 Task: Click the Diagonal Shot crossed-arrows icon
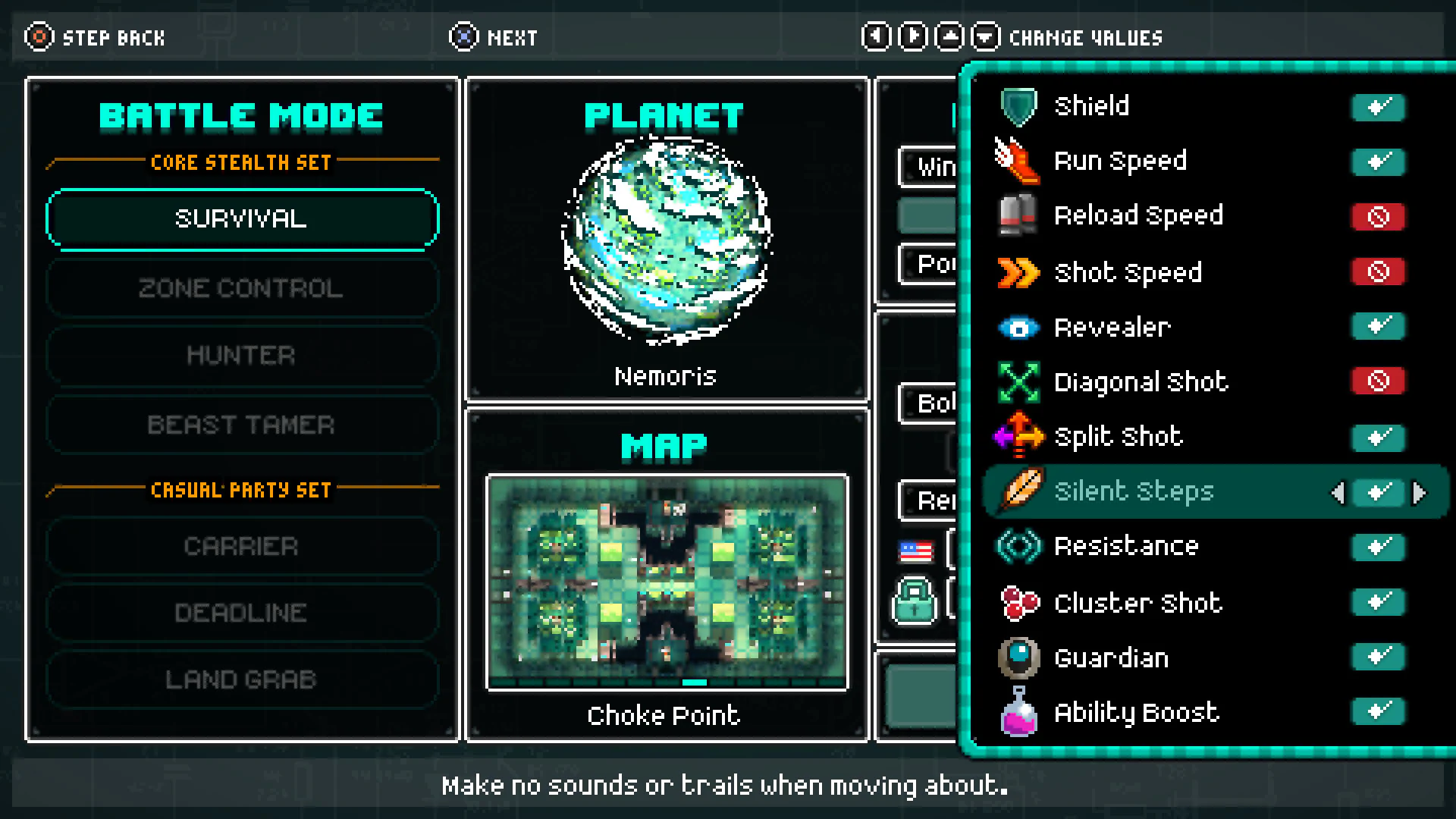[1018, 381]
